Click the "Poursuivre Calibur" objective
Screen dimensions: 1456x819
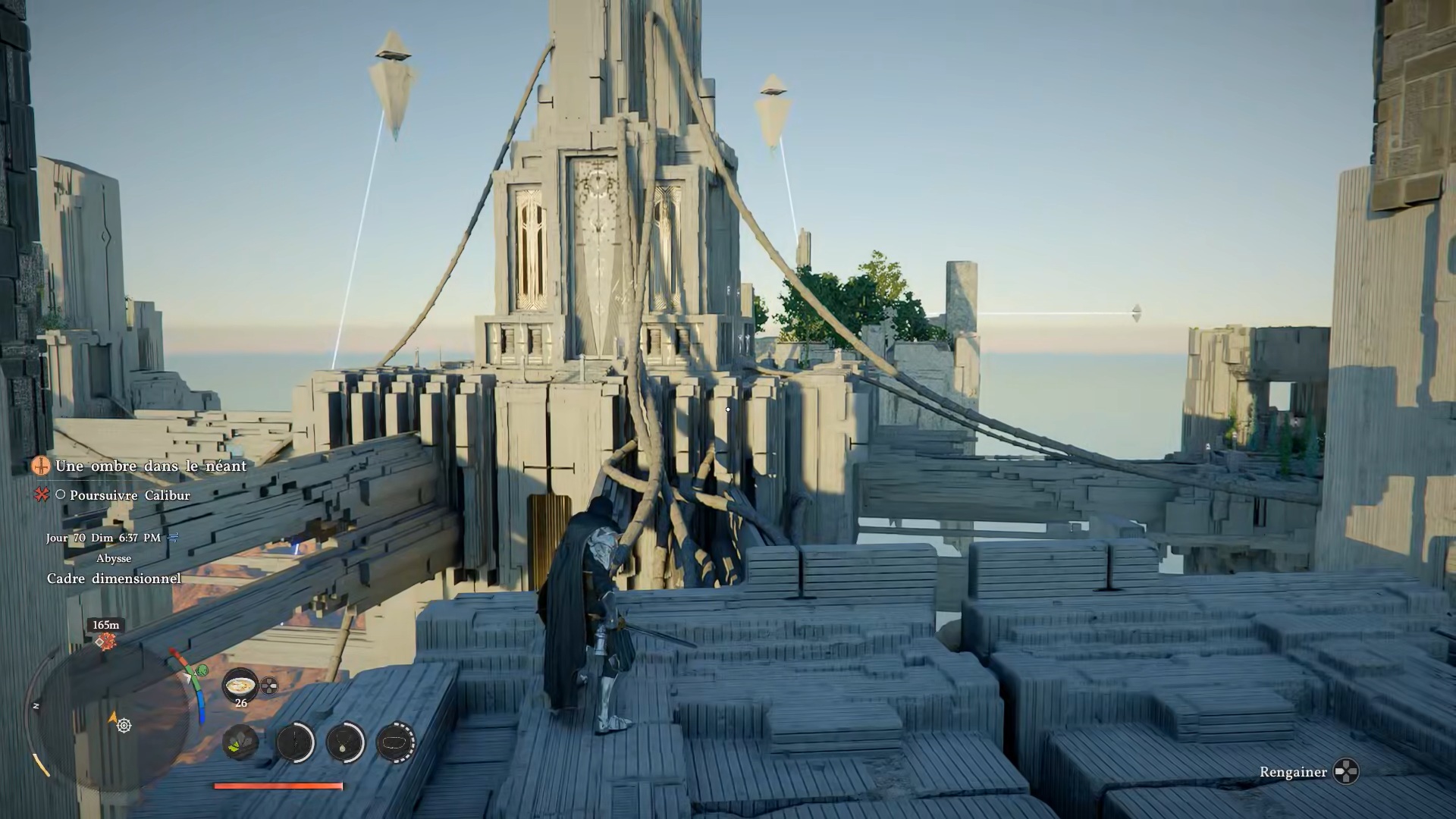pyautogui.click(x=130, y=495)
